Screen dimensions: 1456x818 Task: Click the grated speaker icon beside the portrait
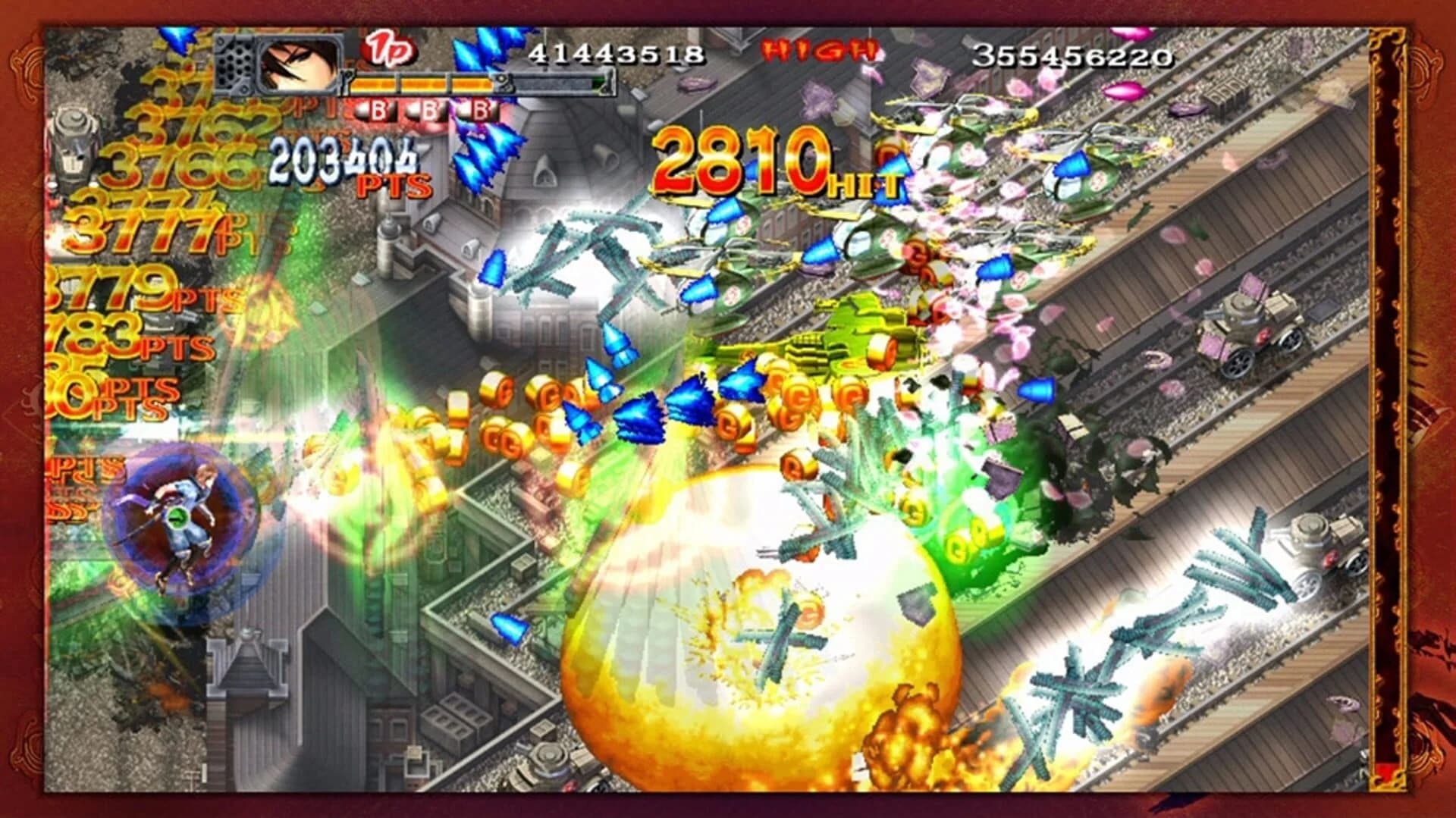(237, 67)
